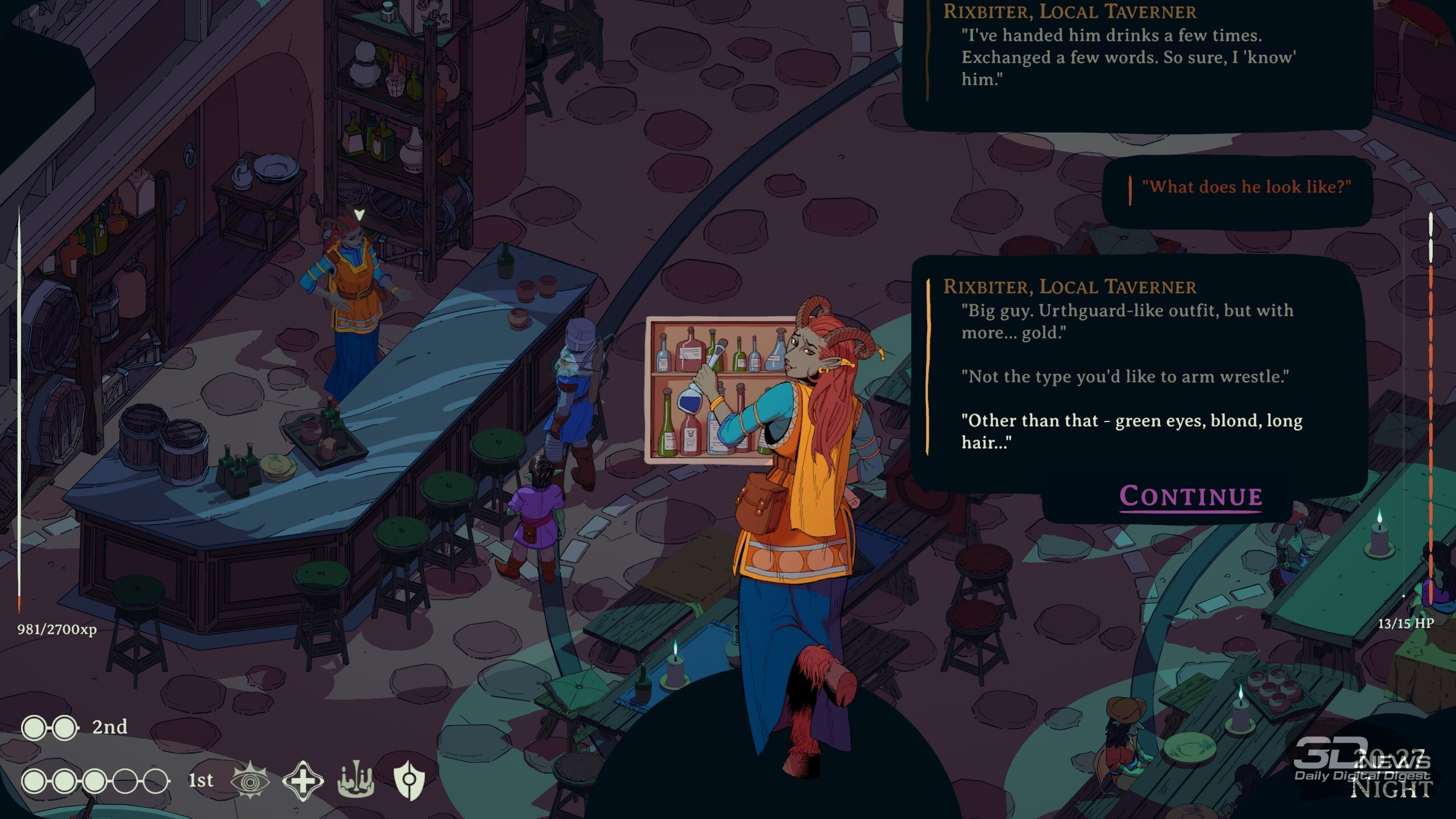Use the shield spell icon
The width and height of the screenshot is (1456, 819).
[x=409, y=780]
